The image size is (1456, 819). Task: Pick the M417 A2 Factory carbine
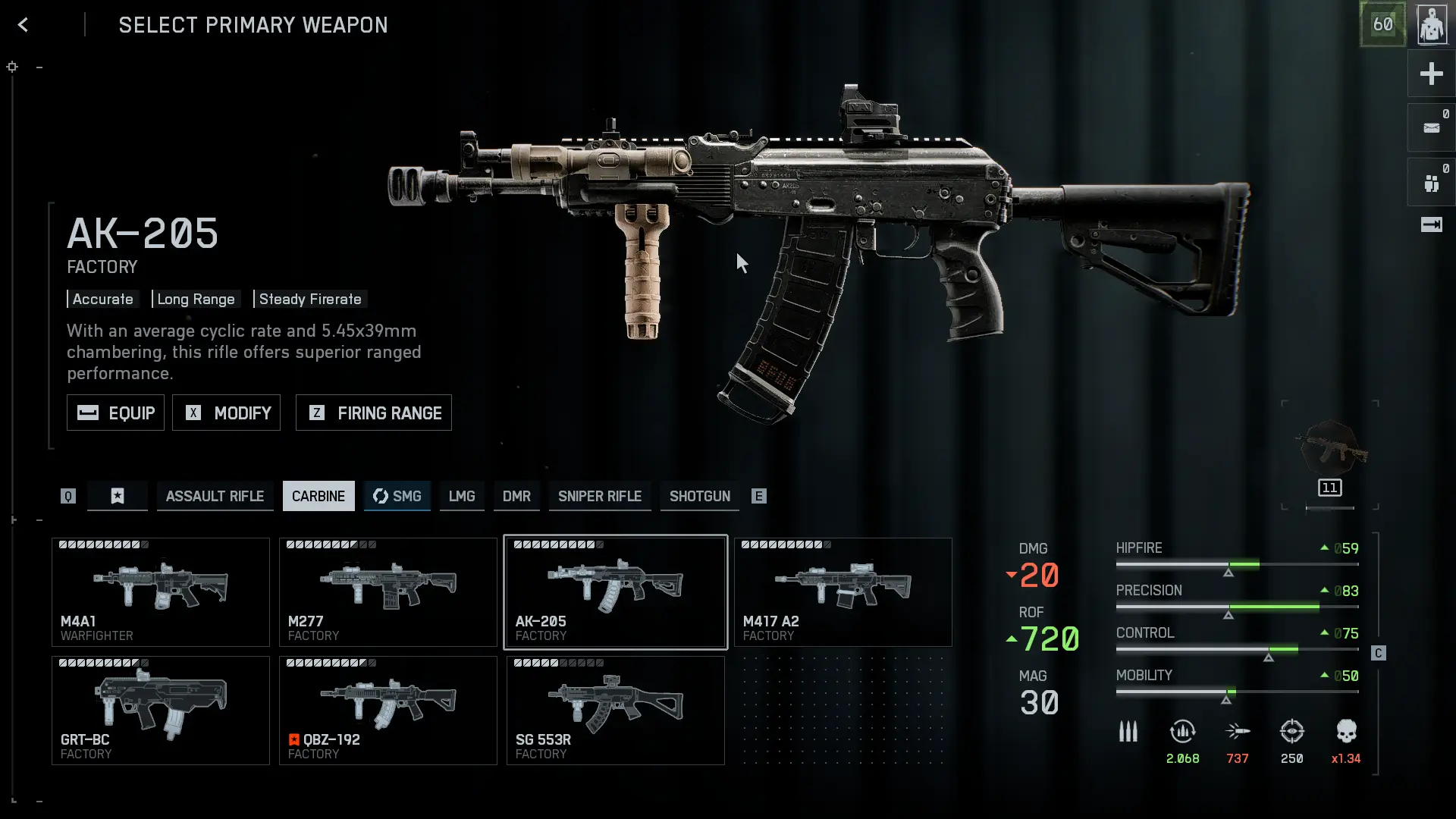coord(843,592)
